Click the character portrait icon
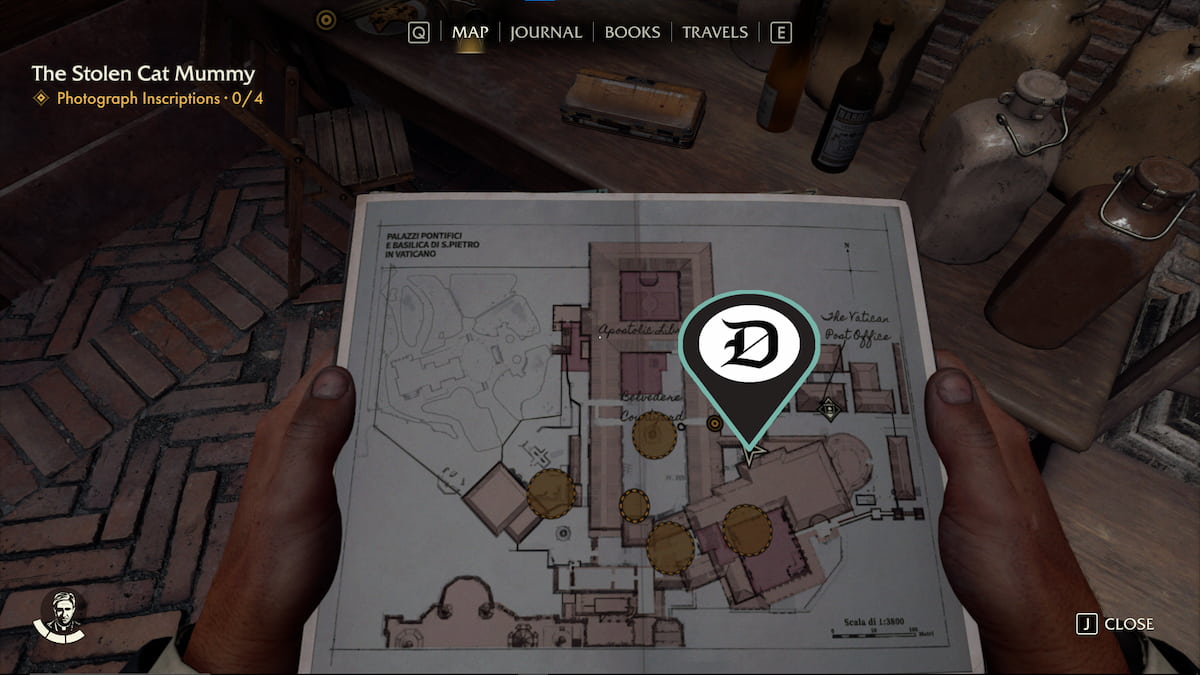Screen dimensions: 1200x675 coord(62,614)
